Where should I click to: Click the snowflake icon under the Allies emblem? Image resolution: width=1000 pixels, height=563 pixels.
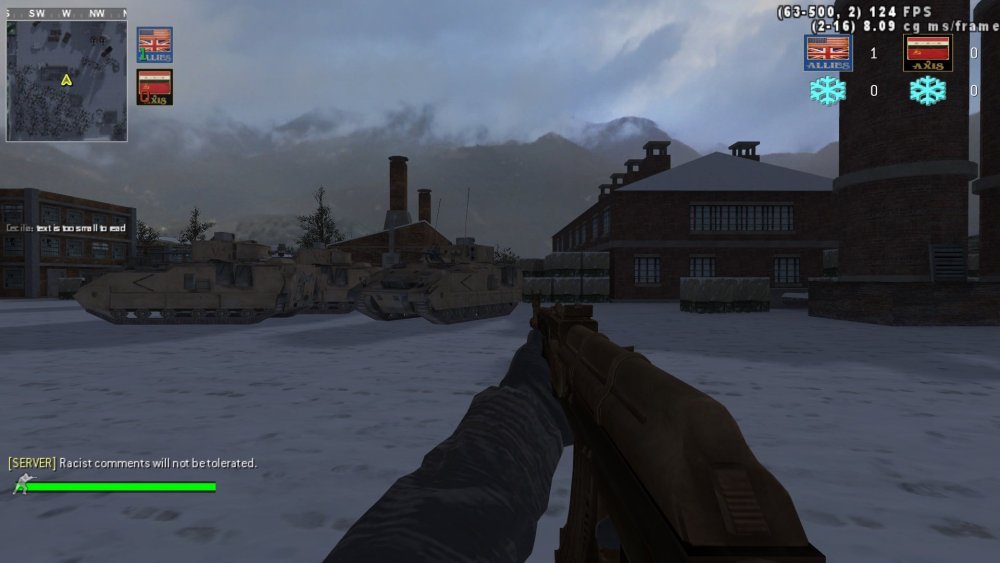click(x=827, y=91)
